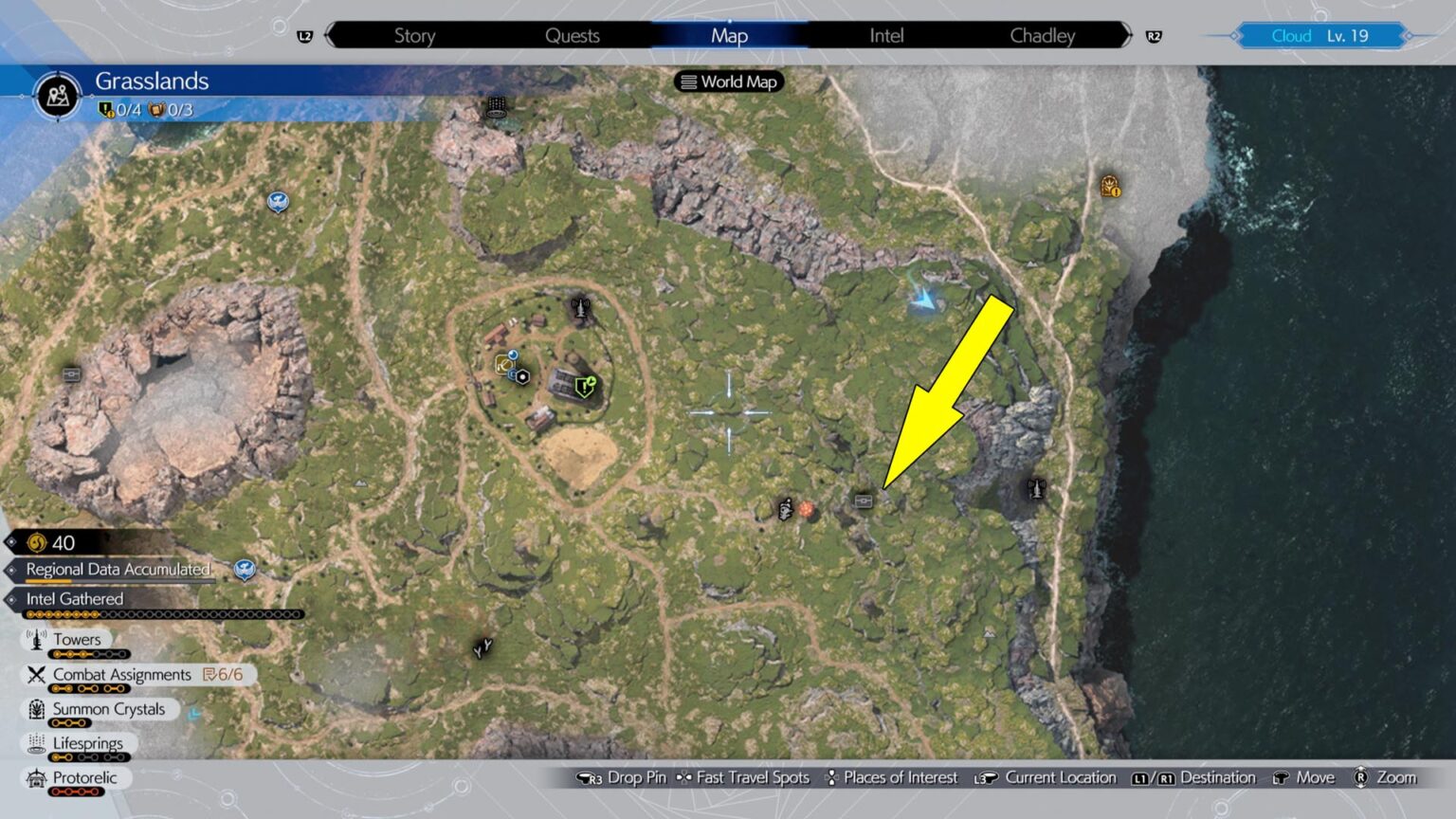
Task: Select the Towers icon in the legend
Action: (36, 639)
